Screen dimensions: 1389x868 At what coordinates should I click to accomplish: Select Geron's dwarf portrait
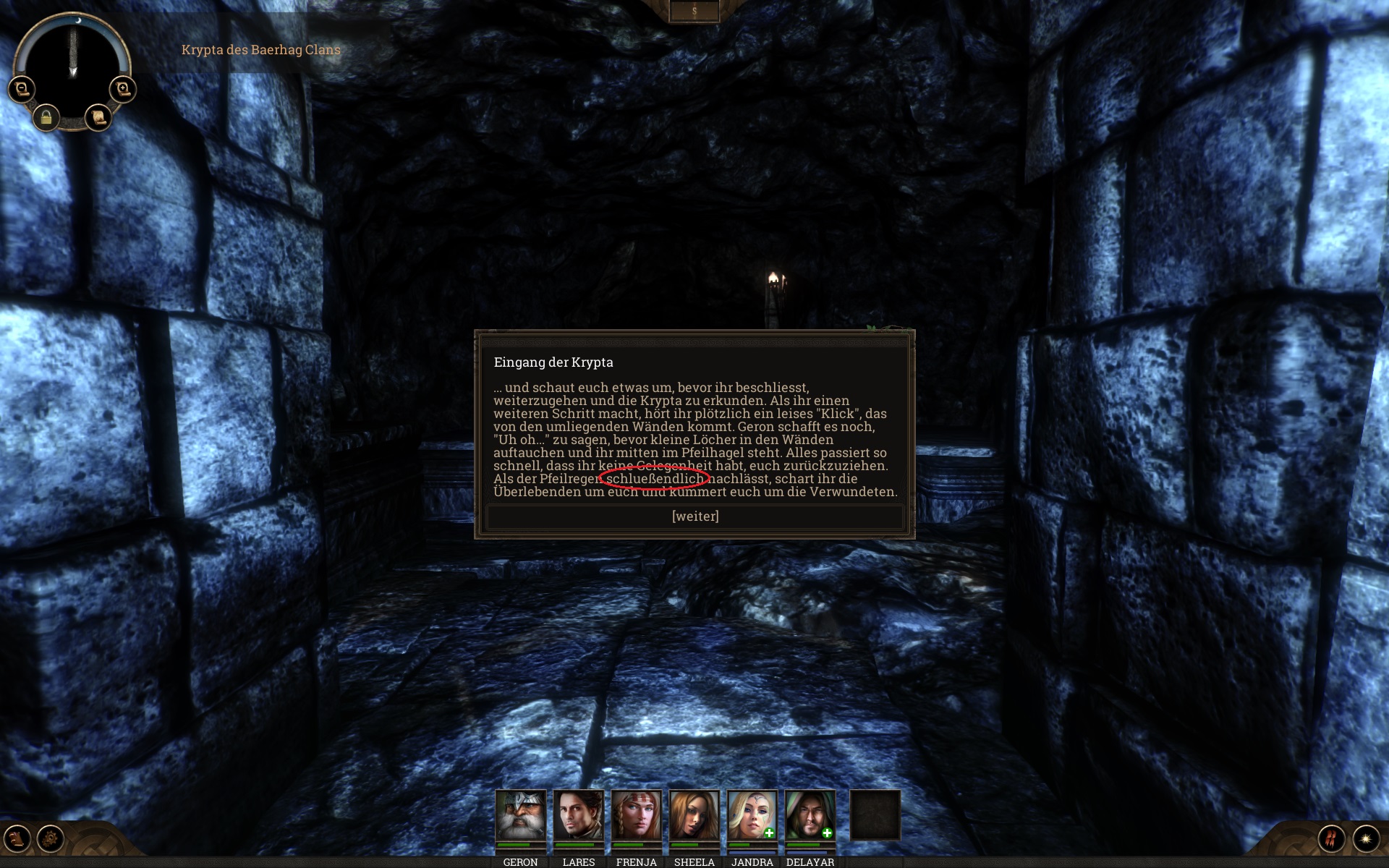pos(520,814)
